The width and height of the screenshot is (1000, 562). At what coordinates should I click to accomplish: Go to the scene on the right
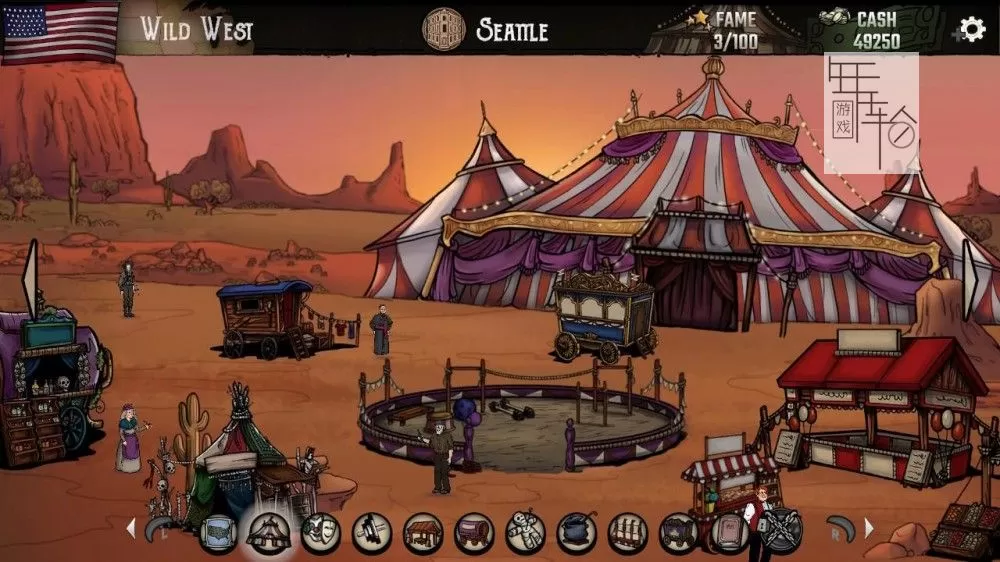tap(970, 279)
